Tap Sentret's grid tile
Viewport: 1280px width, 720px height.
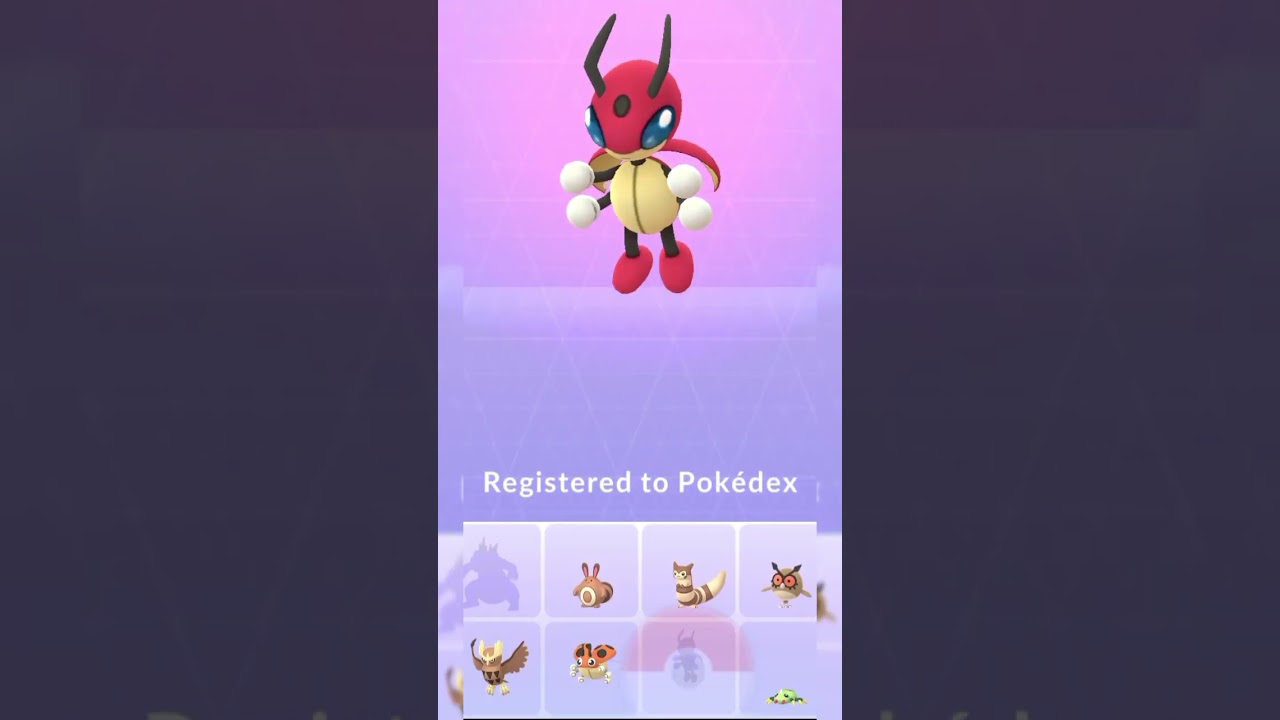tap(592, 572)
